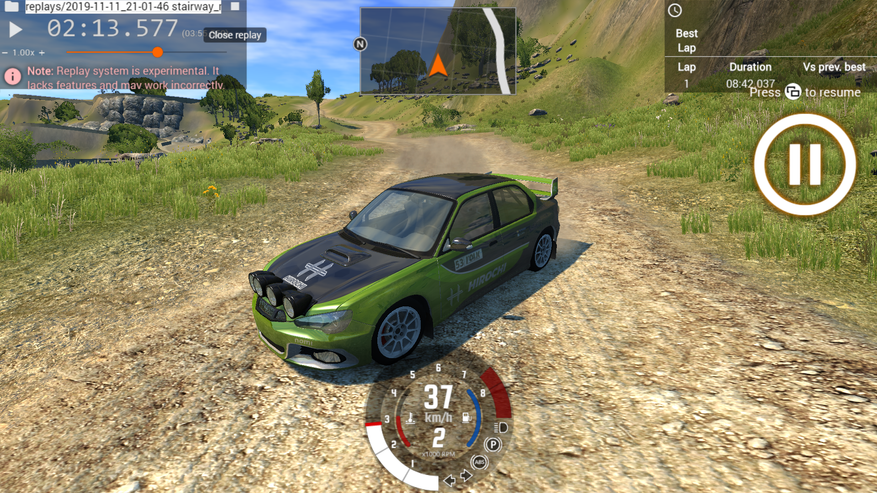Open the replay folder icon

pyautogui.click(x=10, y=7)
